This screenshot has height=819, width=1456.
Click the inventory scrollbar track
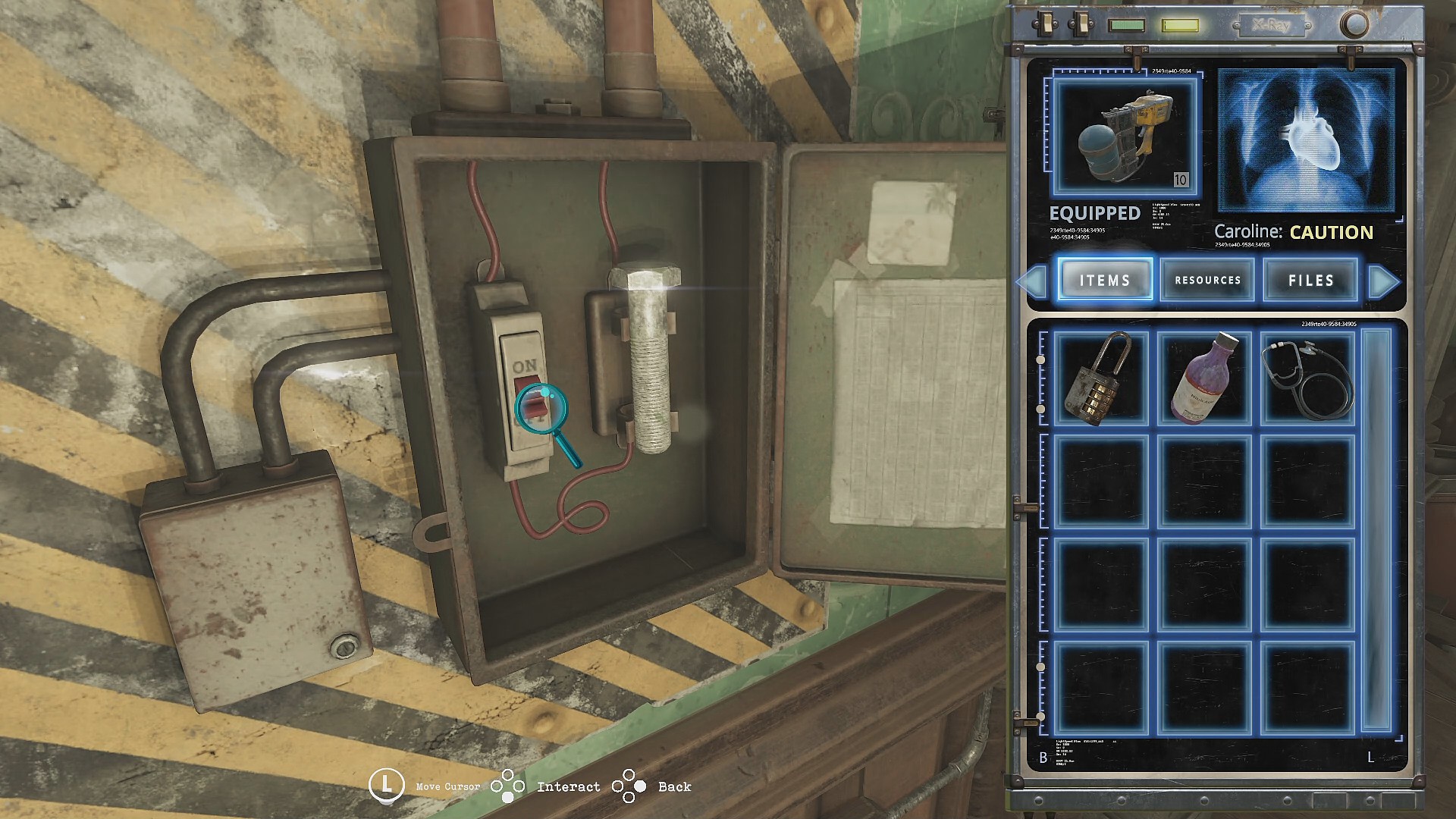pos(1376,531)
